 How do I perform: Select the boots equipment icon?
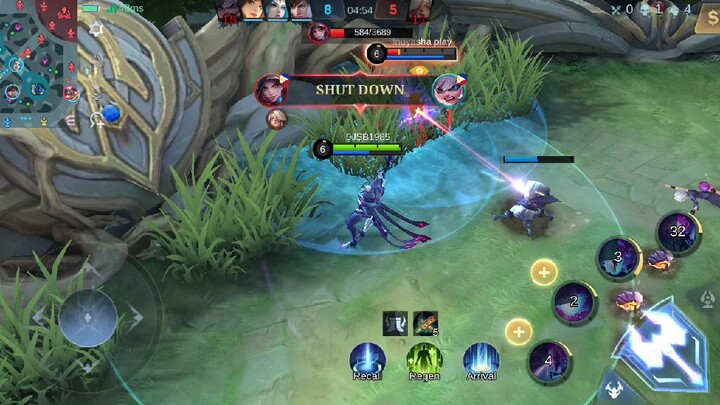395,322
